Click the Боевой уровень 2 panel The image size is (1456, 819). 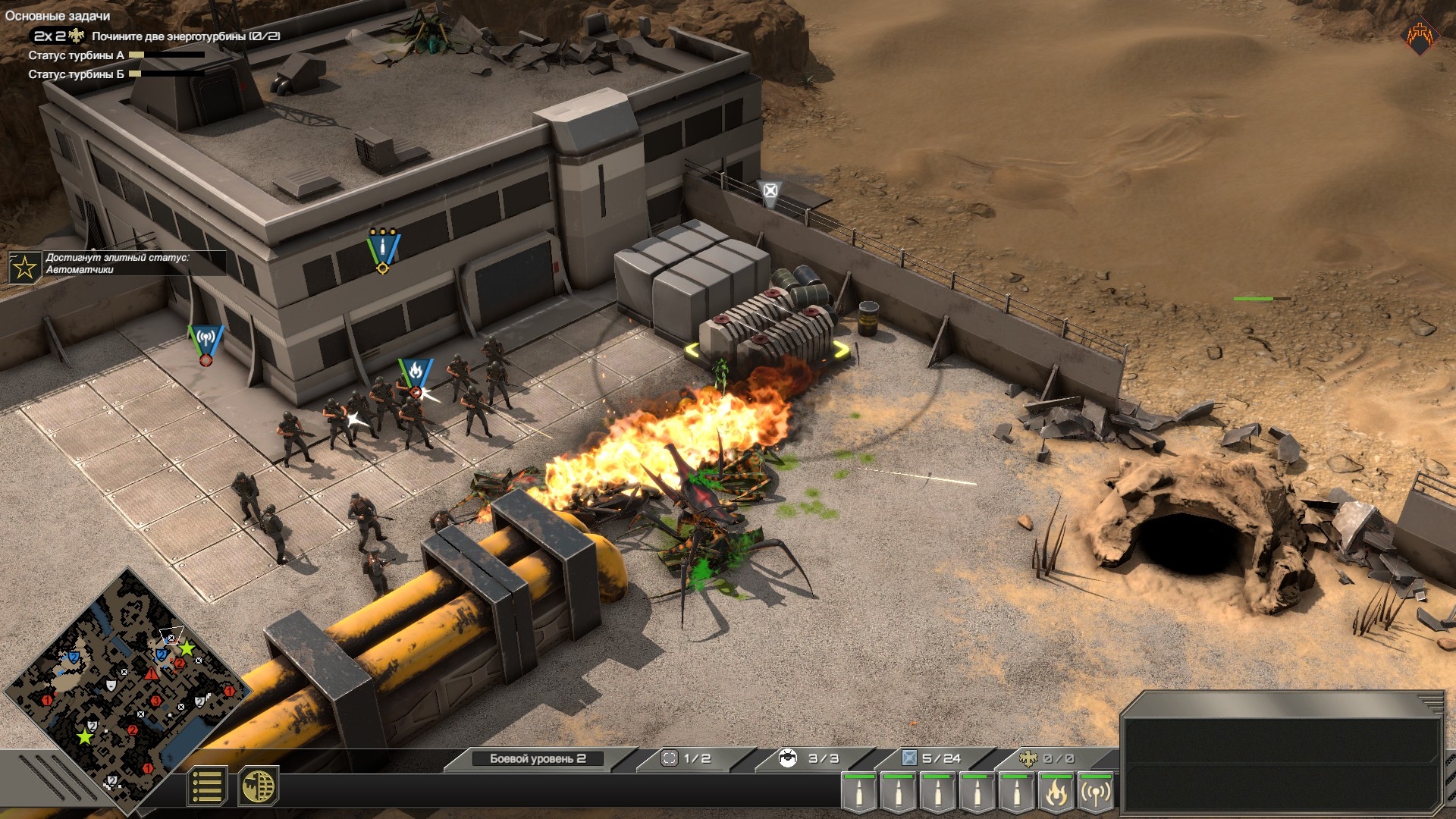coord(538,758)
